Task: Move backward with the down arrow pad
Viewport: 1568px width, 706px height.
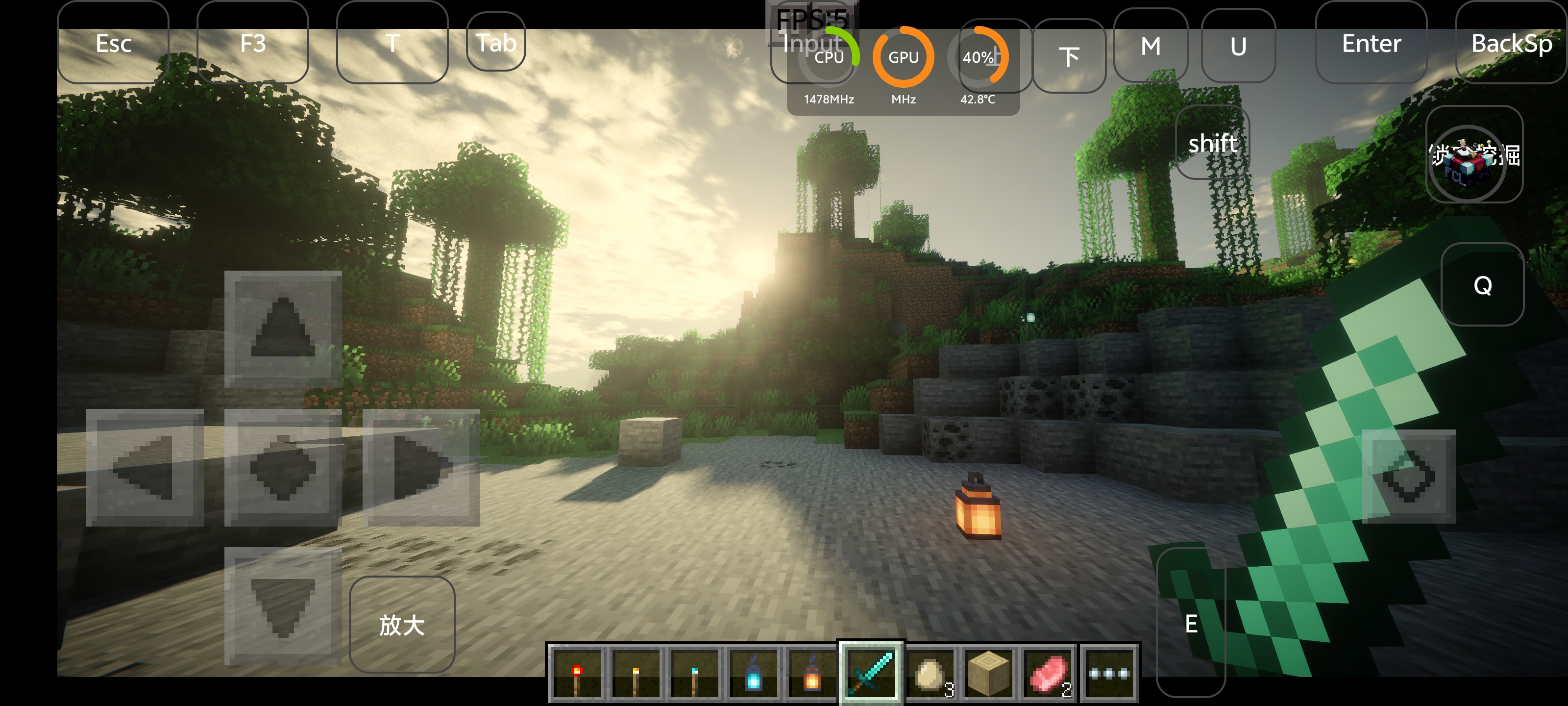Action: click(x=282, y=605)
